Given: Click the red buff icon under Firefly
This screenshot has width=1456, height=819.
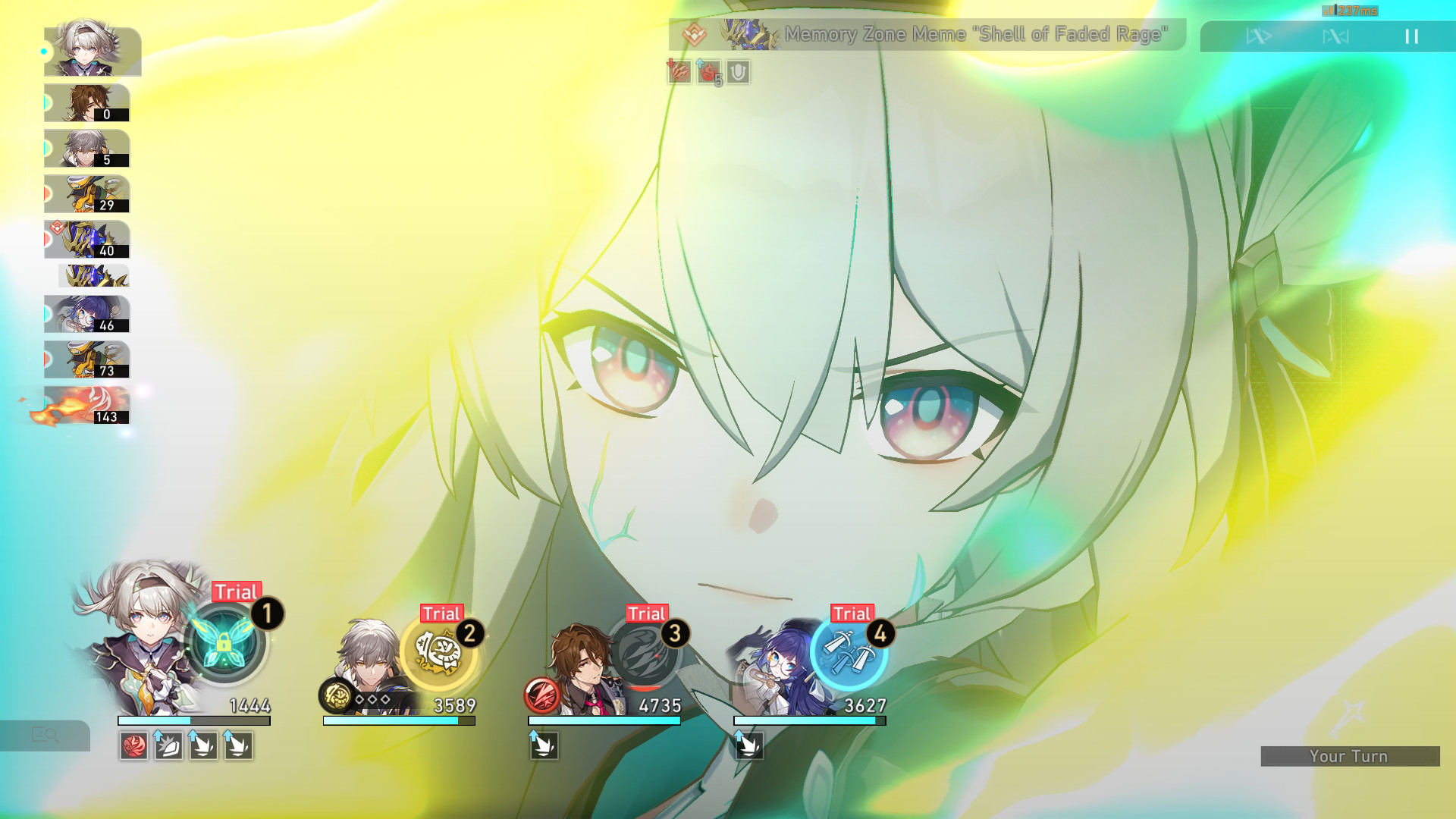Looking at the screenshot, I should [134, 745].
